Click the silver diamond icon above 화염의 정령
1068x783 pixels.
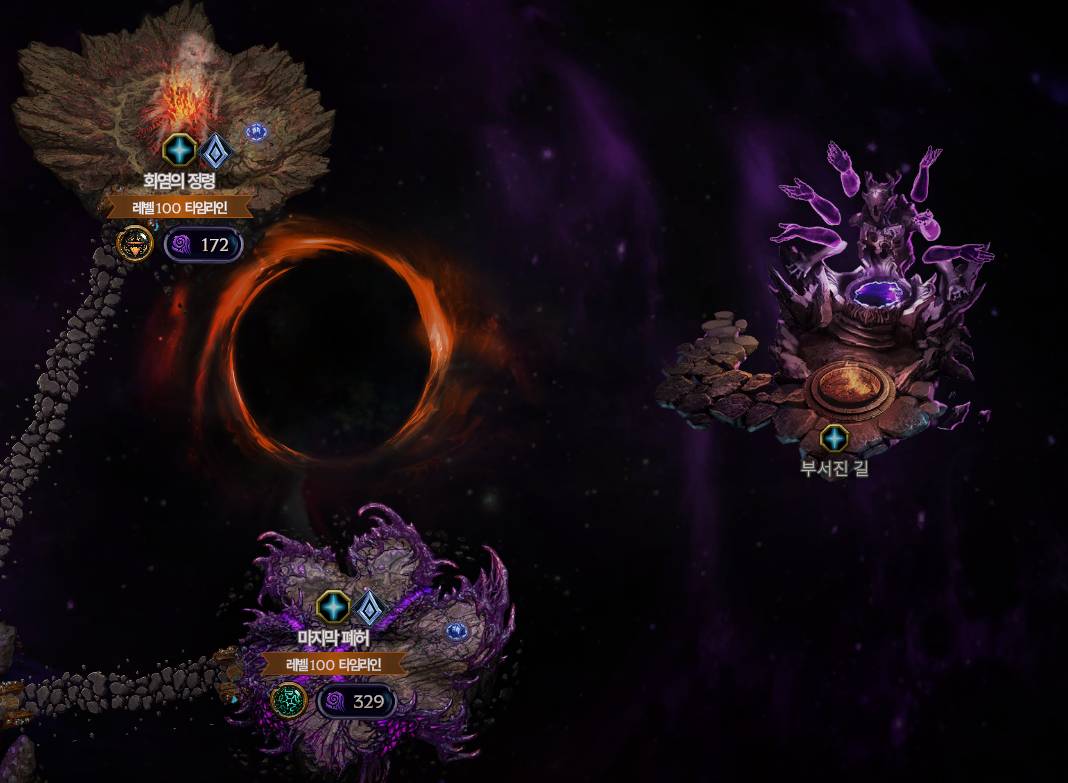tap(215, 151)
